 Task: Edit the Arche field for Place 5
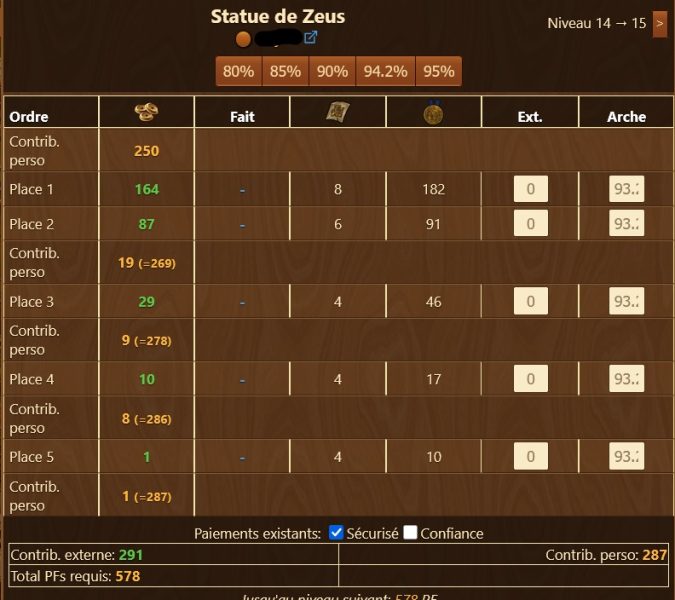626,457
